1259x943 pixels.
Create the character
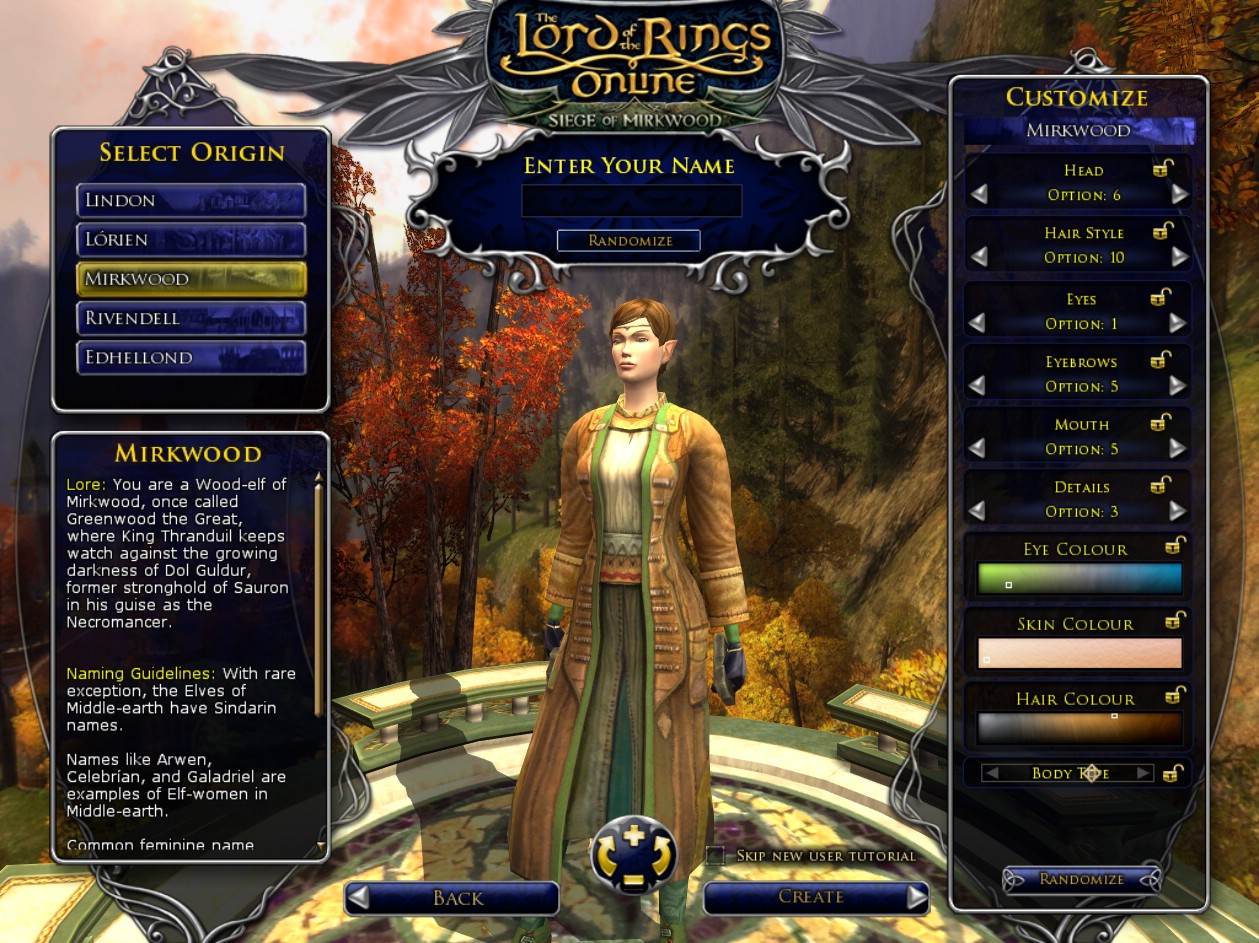pos(815,897)
